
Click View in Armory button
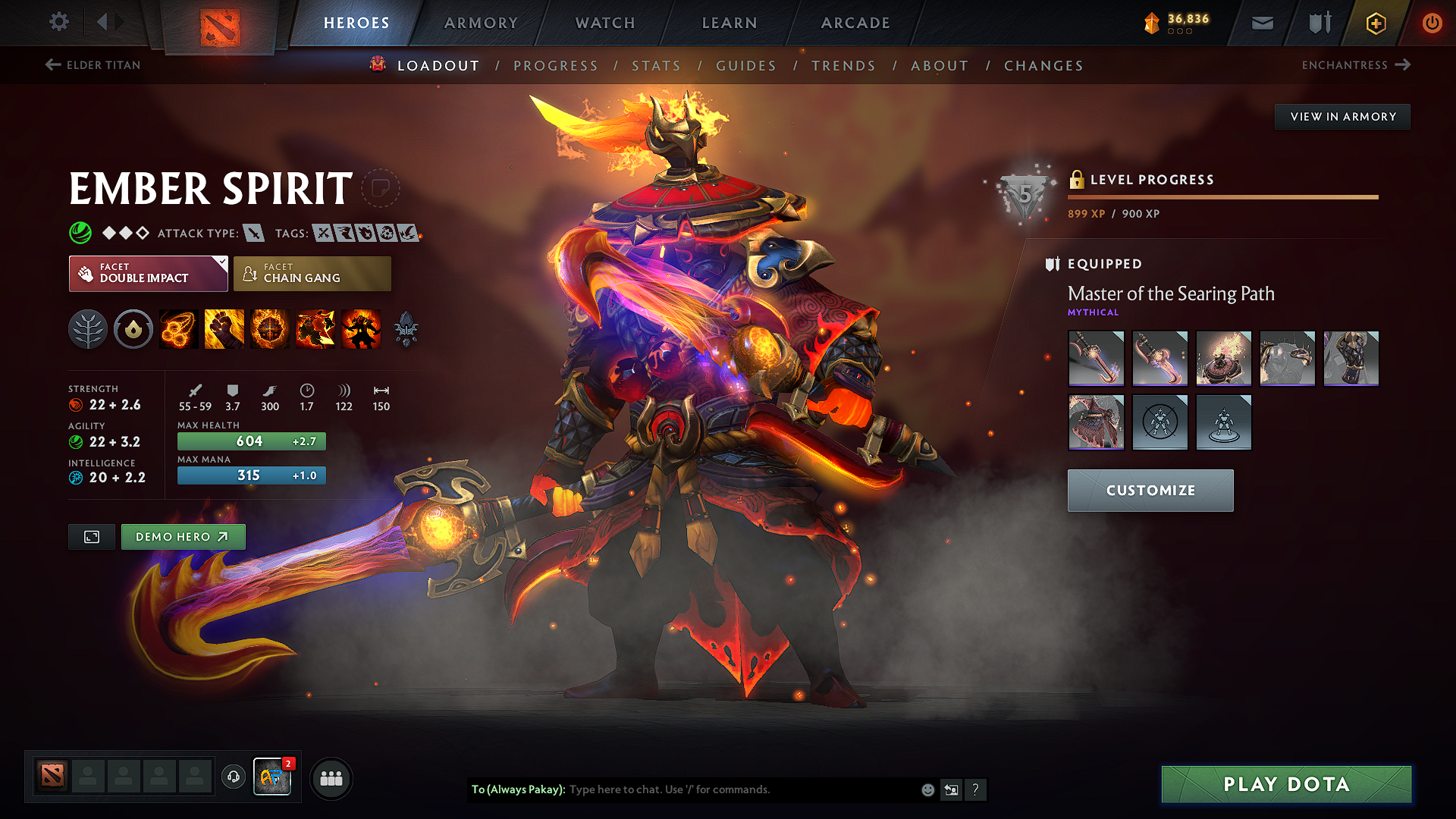(1342, 117)
